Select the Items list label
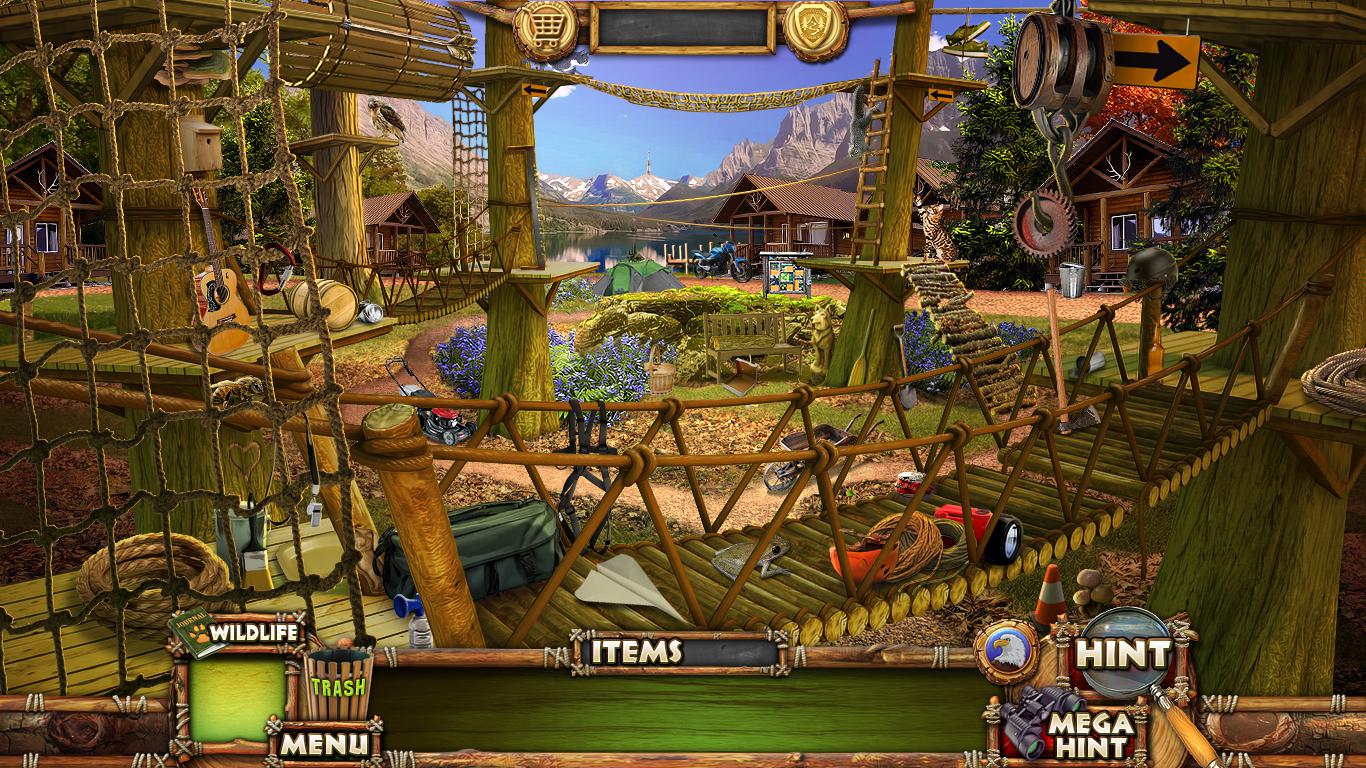Screen dimensions: 1366x768 [x=637, y=652]
